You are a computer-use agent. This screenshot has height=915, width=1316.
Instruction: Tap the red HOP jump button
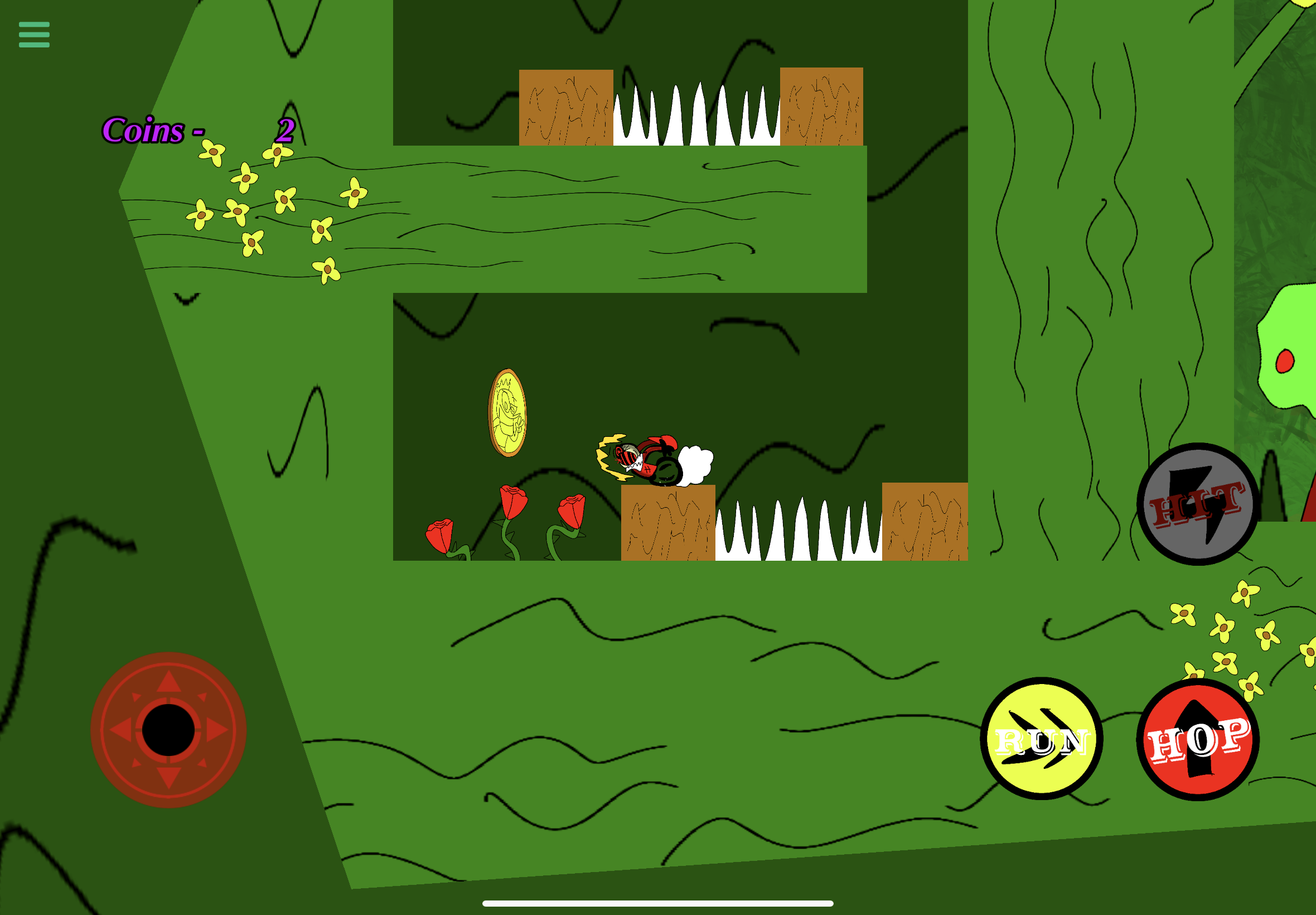coord(1197,740)
